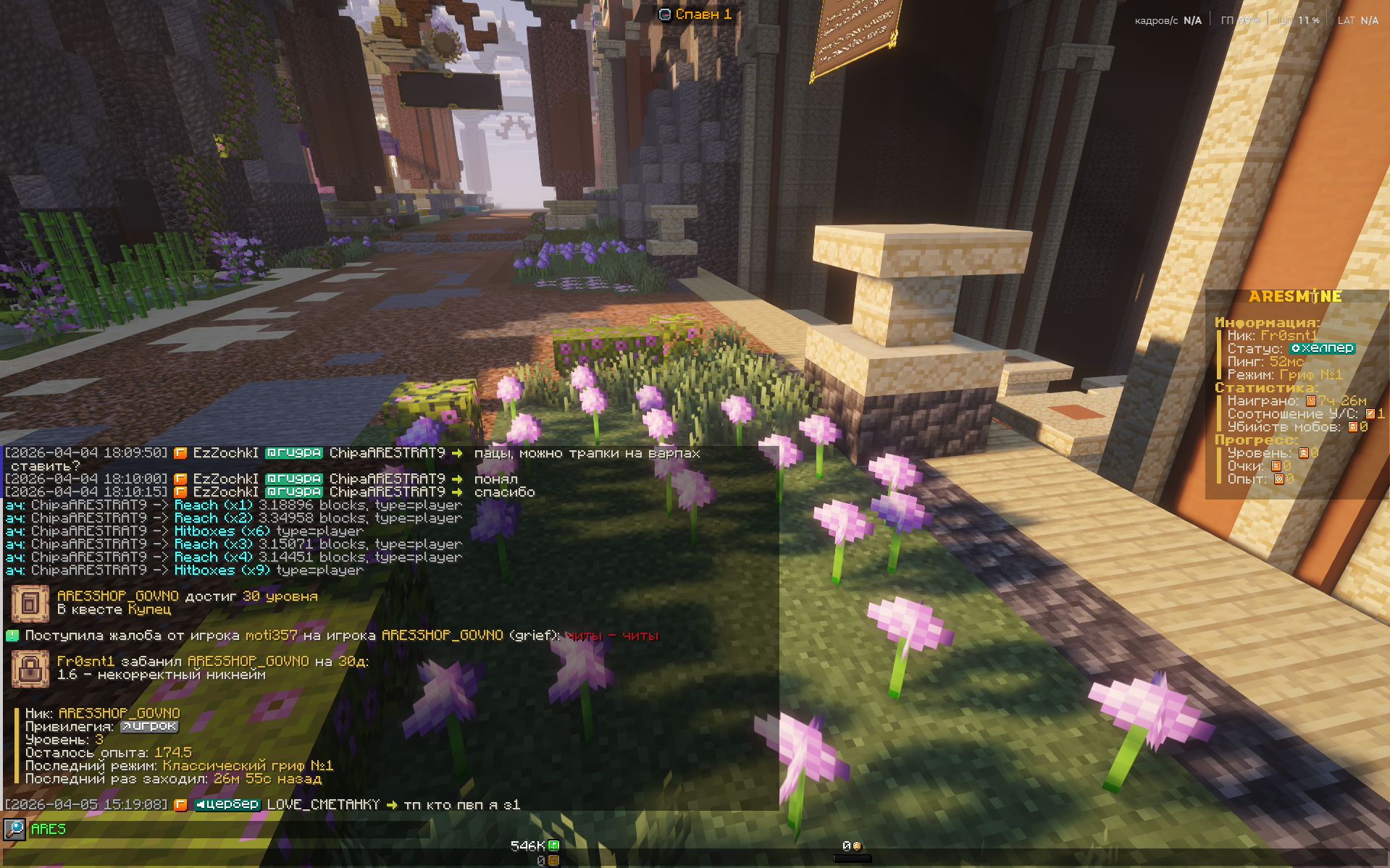
Task: Select EzZochkI's message ending with "спасибо"
Action: point(504,492)
